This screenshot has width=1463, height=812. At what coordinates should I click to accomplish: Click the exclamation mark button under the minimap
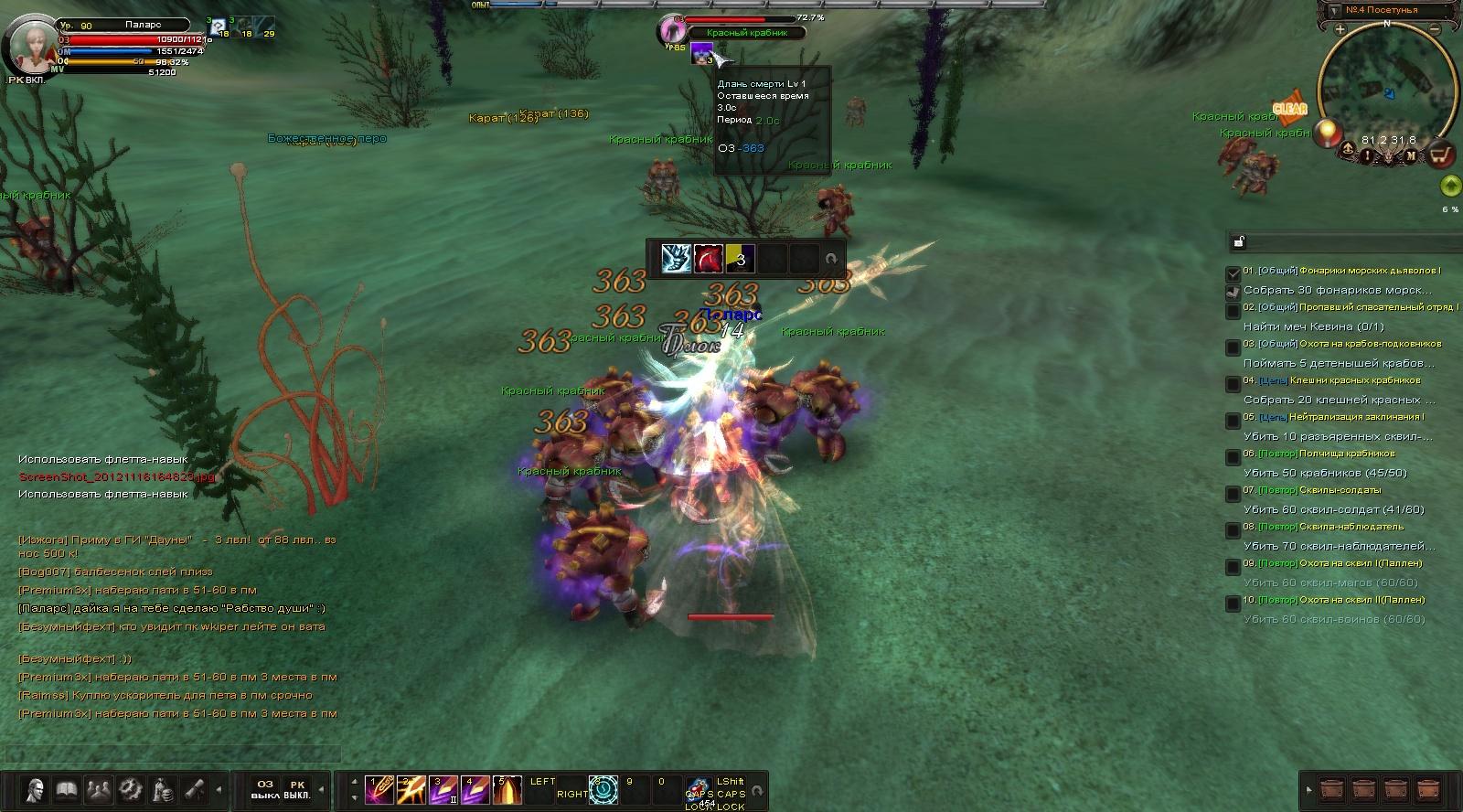[1368, 155]
